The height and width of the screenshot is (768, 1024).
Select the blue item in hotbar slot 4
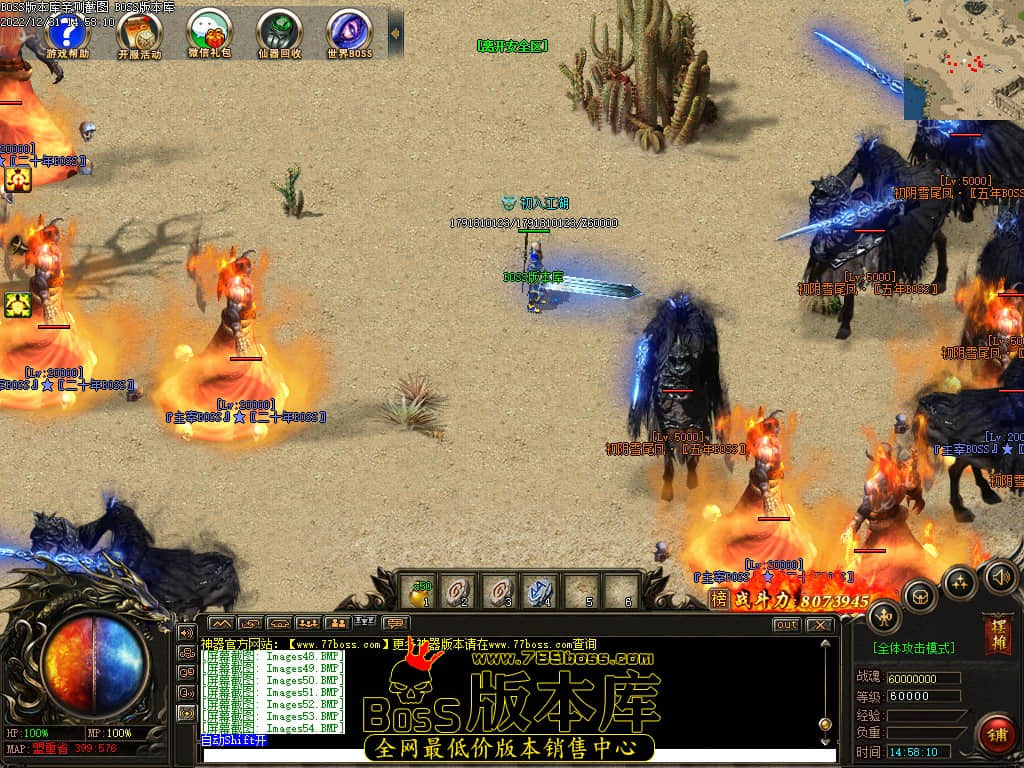point(541,592)
